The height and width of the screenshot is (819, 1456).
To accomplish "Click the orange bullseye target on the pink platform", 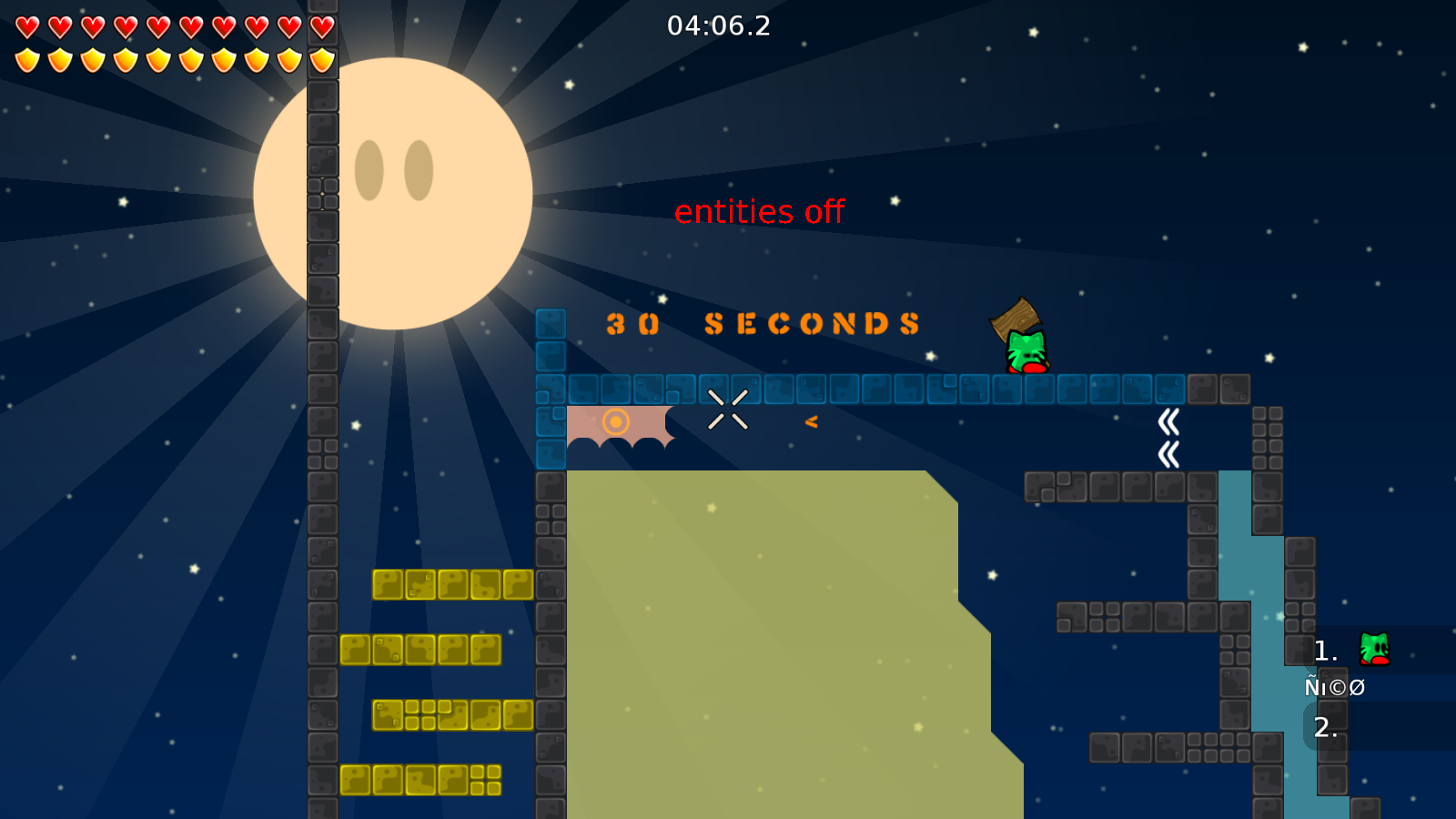I will tap(617, 420).
